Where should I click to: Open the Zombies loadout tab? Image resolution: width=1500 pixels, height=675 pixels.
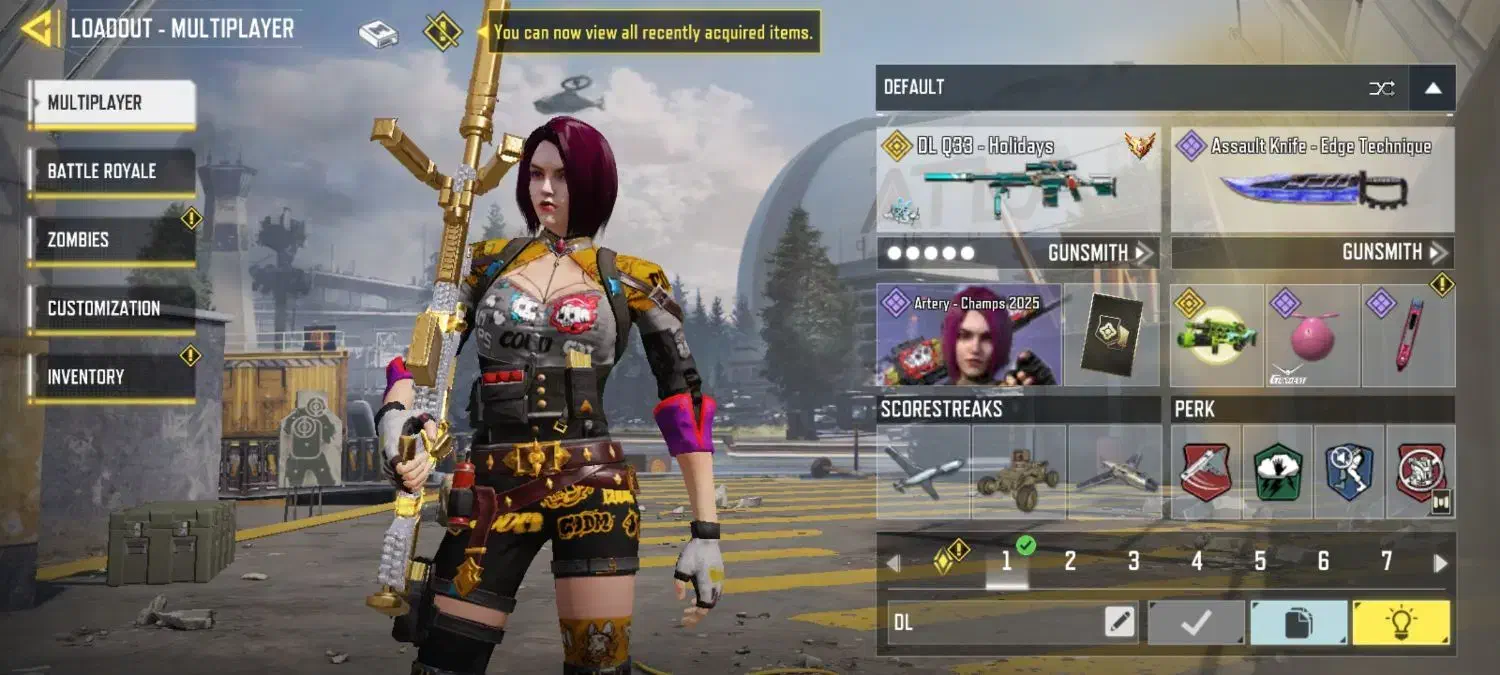coord(110,240)
